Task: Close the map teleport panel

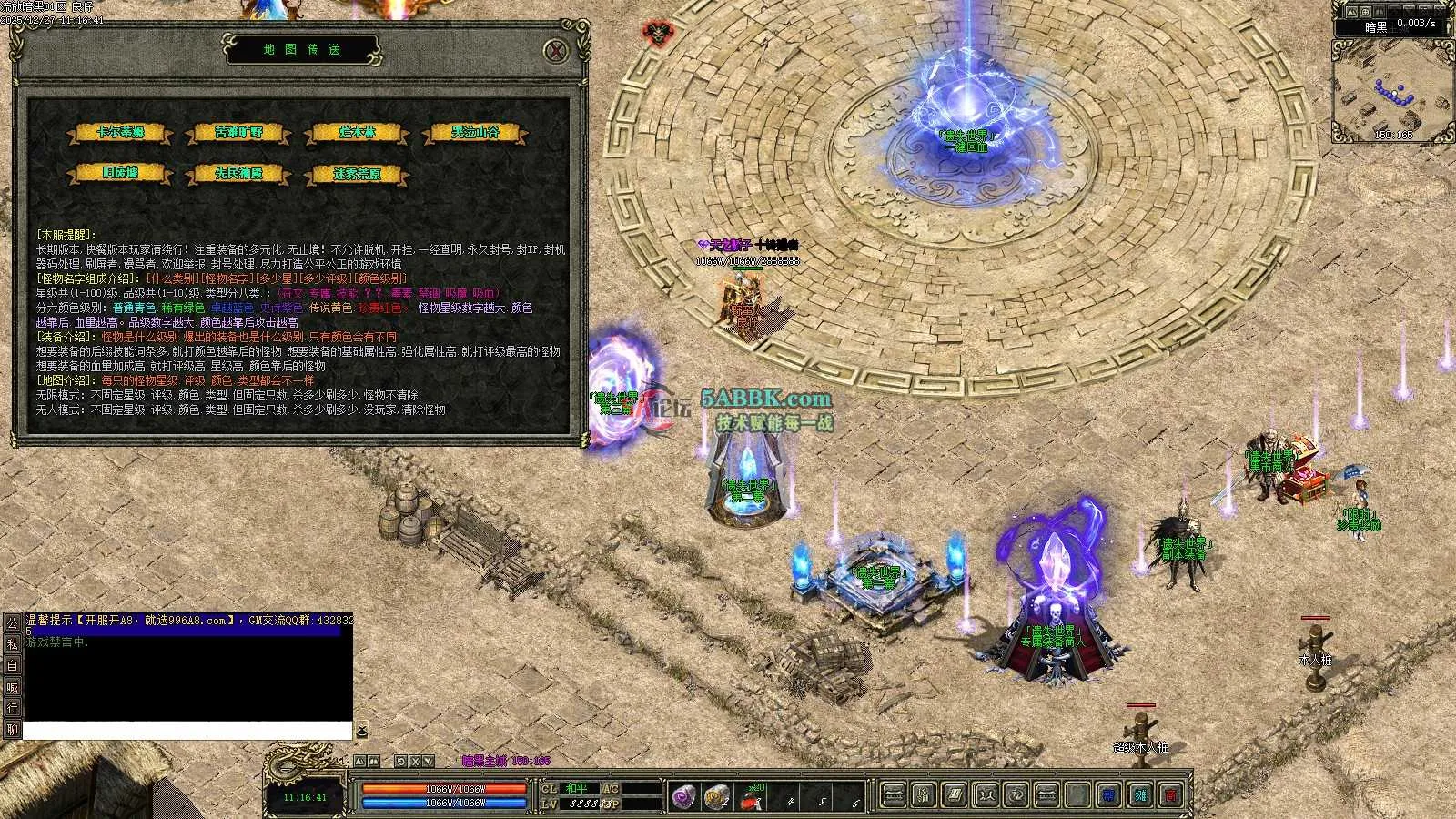Action: click(x=556, y=50)
